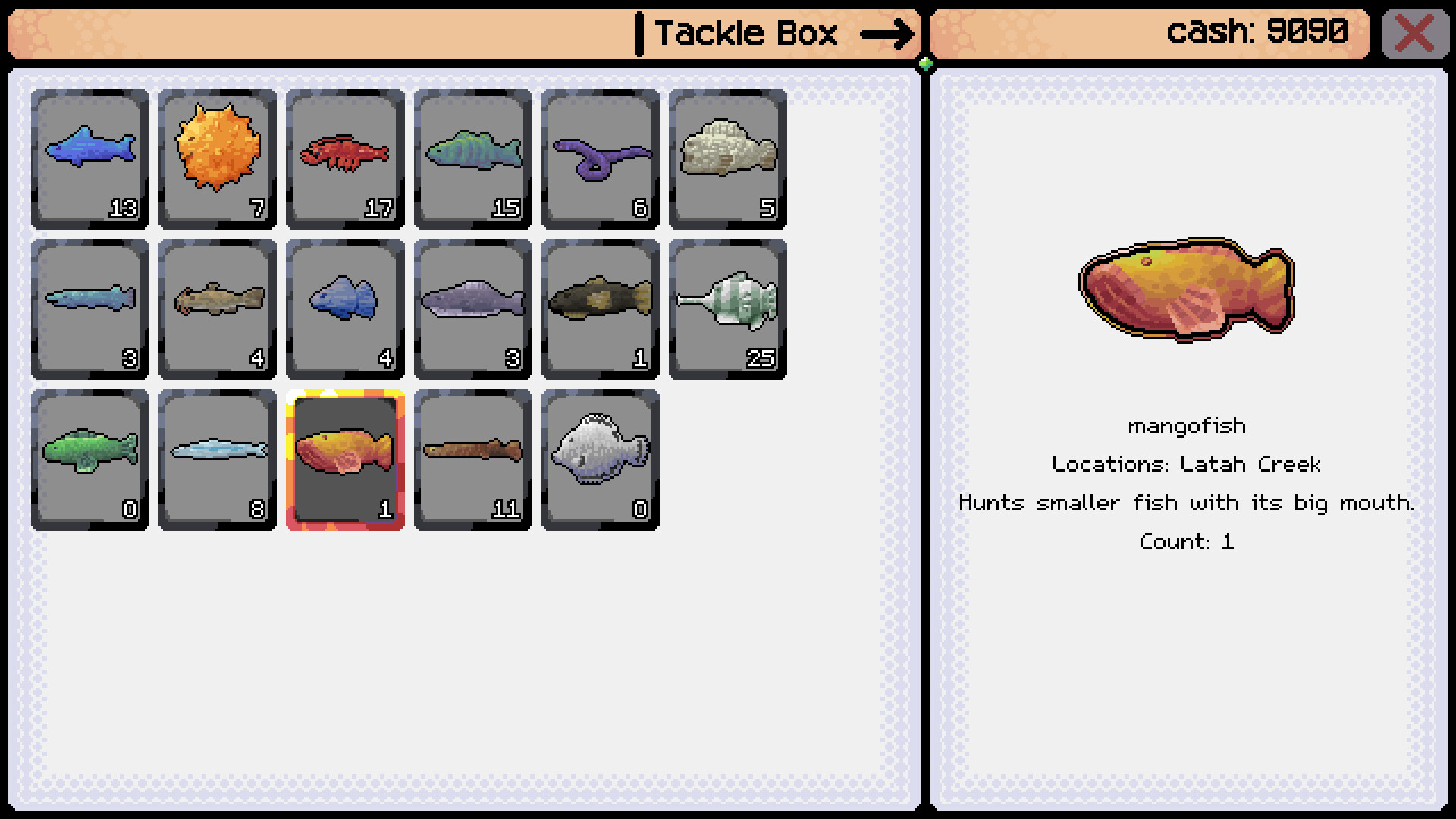Click the white flounder with count 0
The image size is (1456, 819).
(x=599, y=453)
